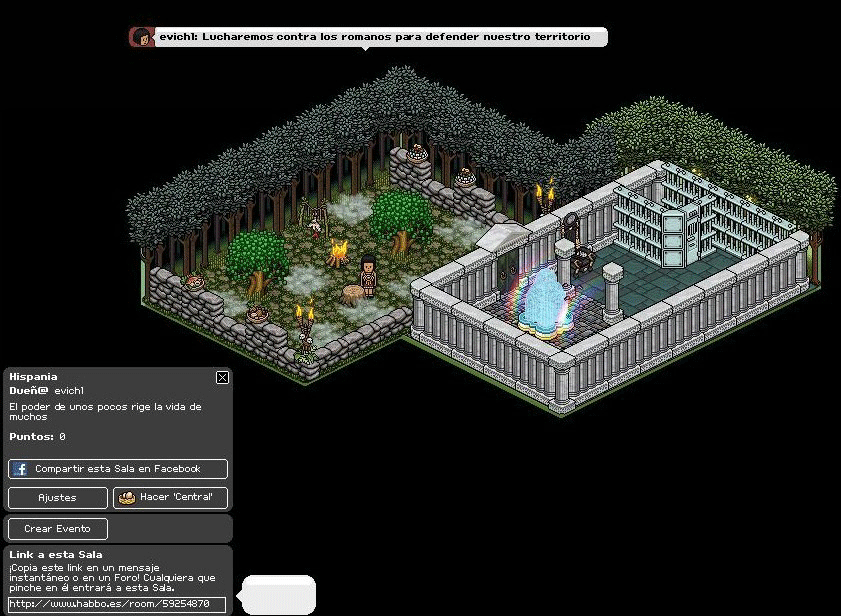Select the habbo.es room link field
The width and height of the screenshot is (841, 616).
pos(117,604)
